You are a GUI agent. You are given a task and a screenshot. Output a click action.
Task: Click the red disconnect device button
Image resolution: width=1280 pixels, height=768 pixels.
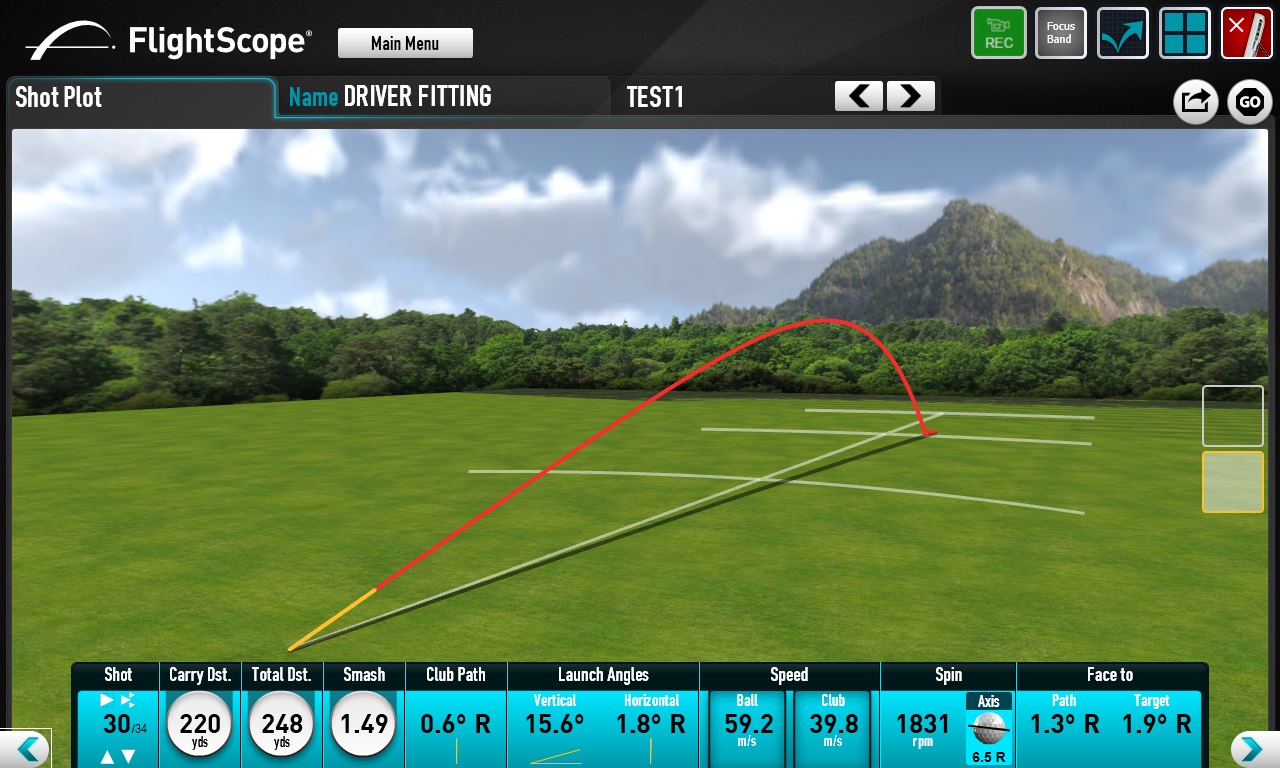[1246, 33]
